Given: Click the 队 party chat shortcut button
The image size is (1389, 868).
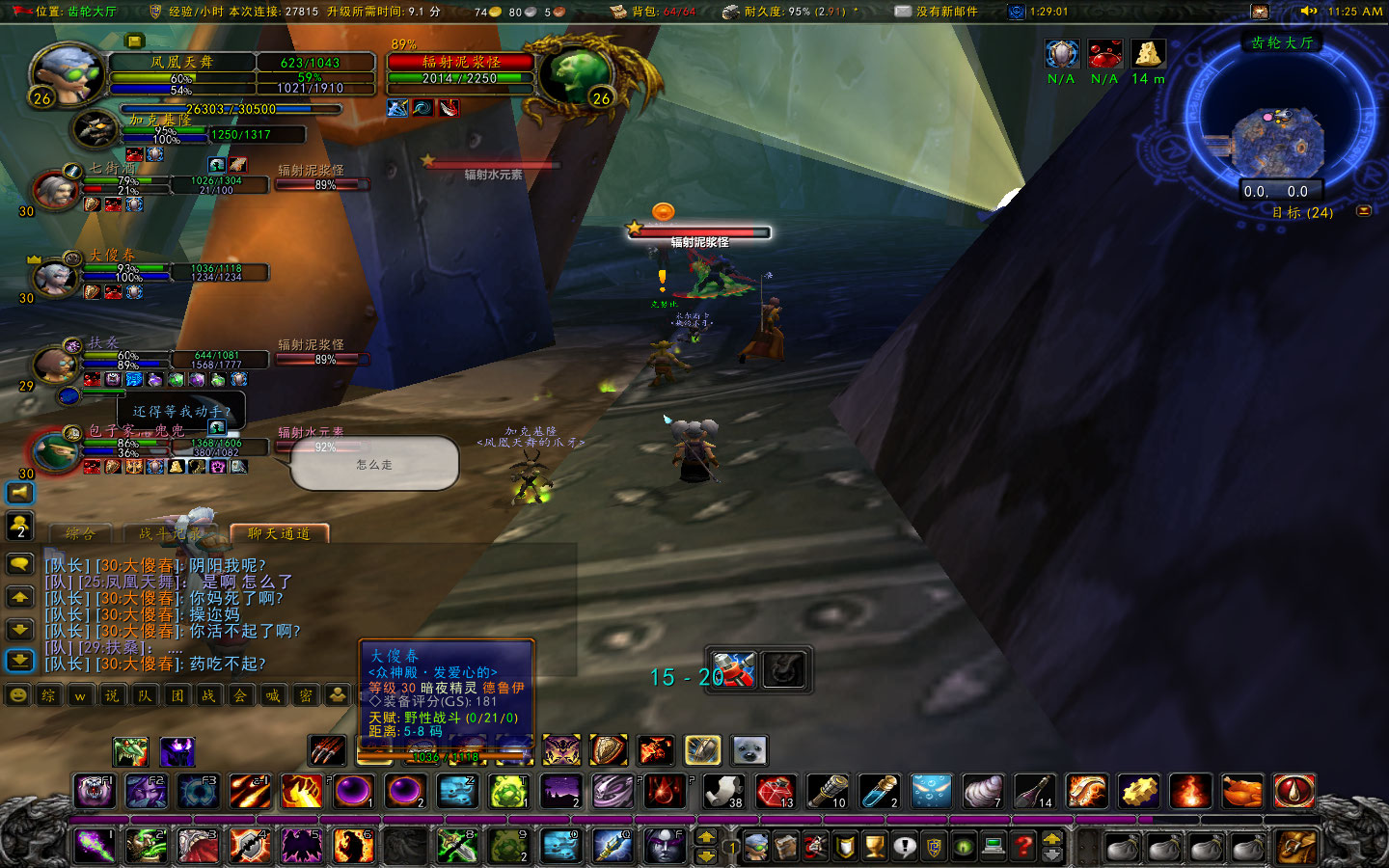Looking at the screenshot, I should point(144,694).
